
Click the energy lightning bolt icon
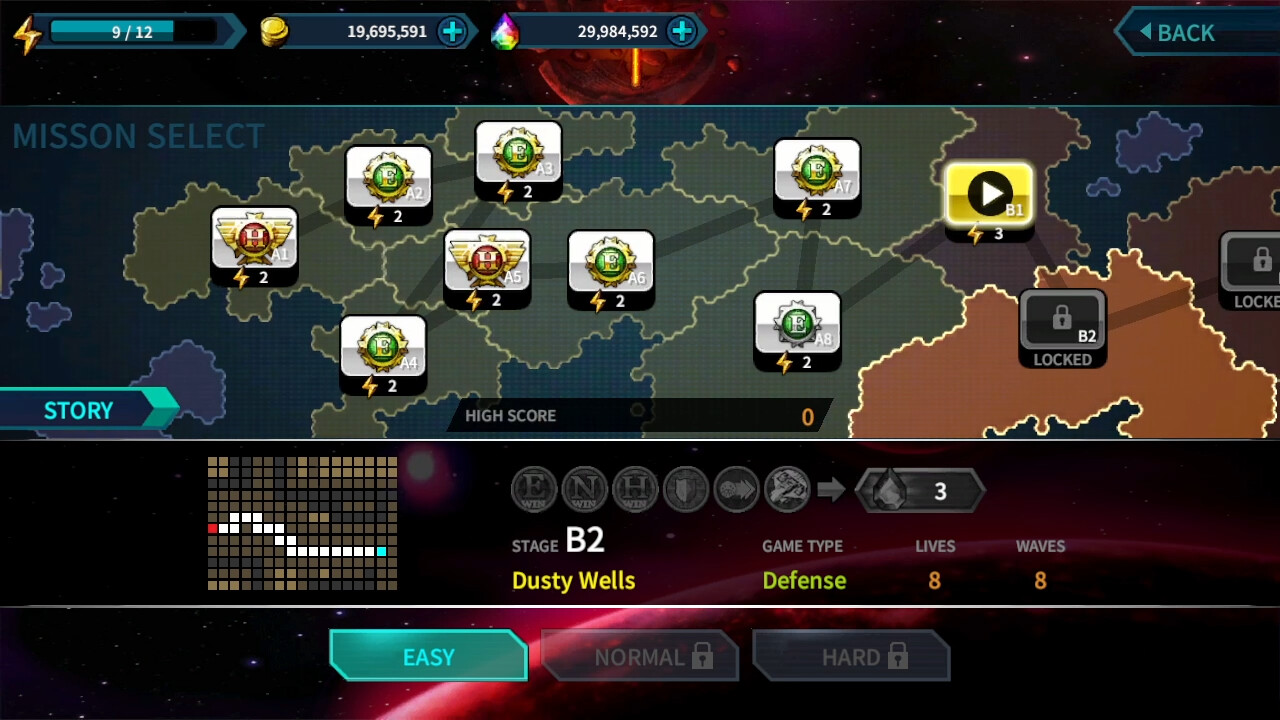point(30,31)
